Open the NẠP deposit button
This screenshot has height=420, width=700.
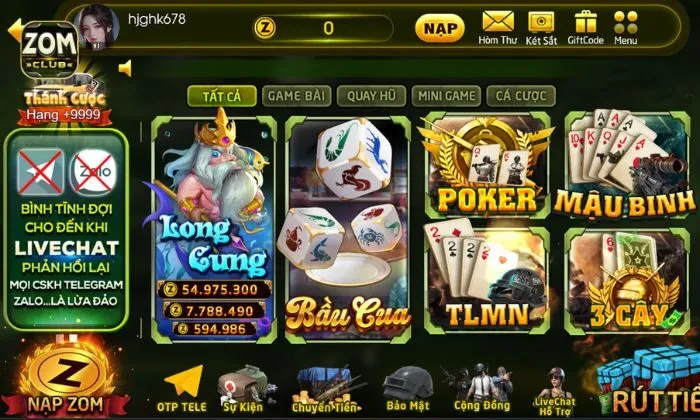pos(439,27)
